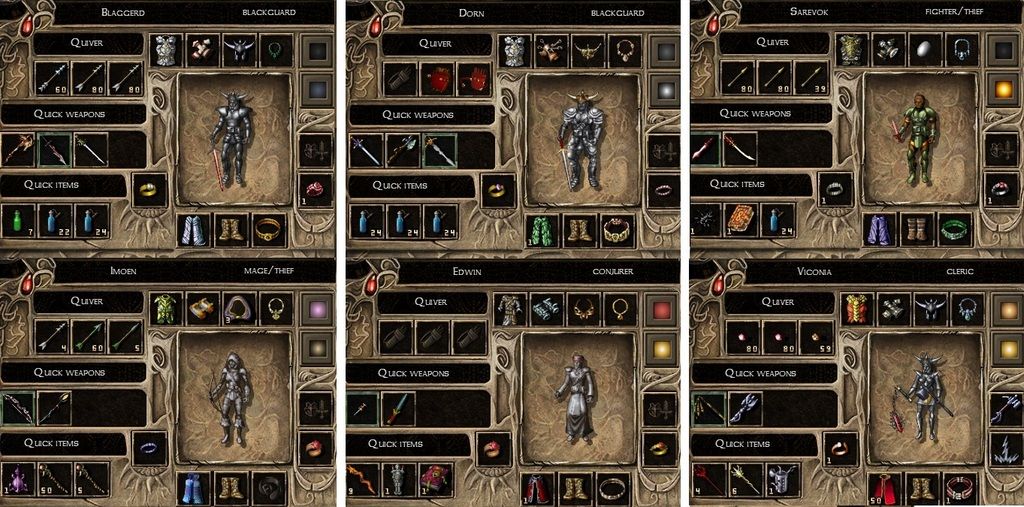The image size is (1024, 507).
Task: Select Viconia's red and gold armor slot
Action: pos(857,308)
